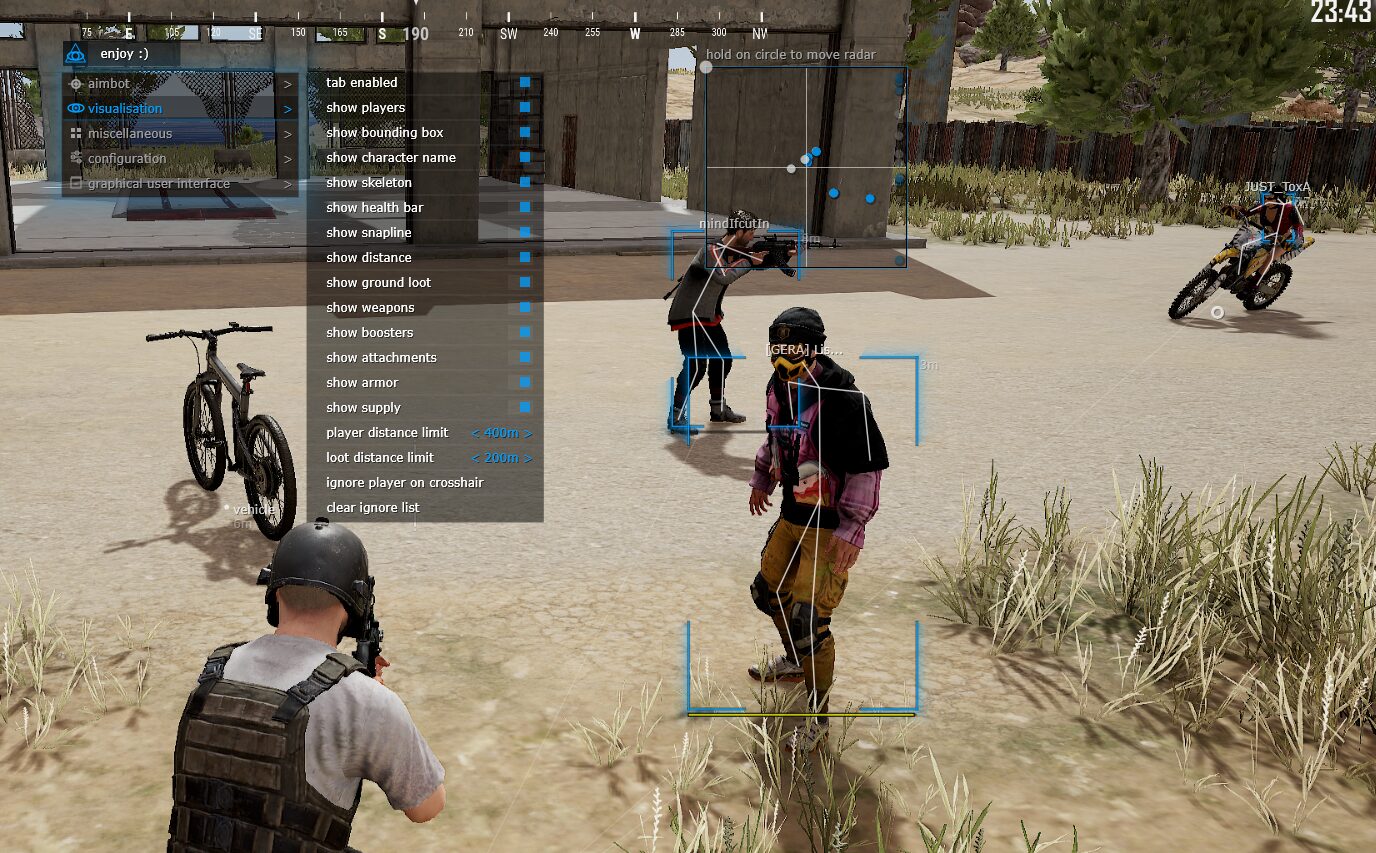
Task: Open graphical user interface settings
Action: (180, 184)
